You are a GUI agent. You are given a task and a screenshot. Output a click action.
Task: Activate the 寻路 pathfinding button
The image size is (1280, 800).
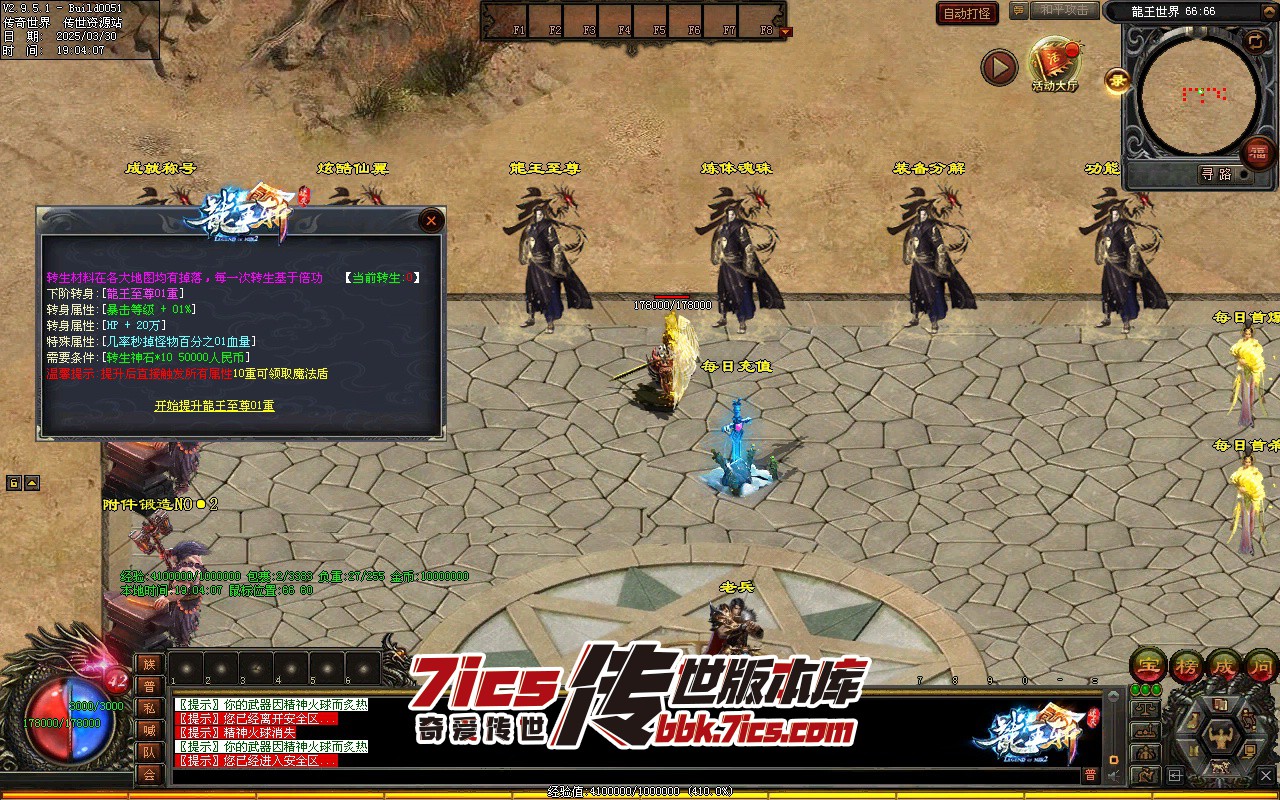coord(1217,174)
